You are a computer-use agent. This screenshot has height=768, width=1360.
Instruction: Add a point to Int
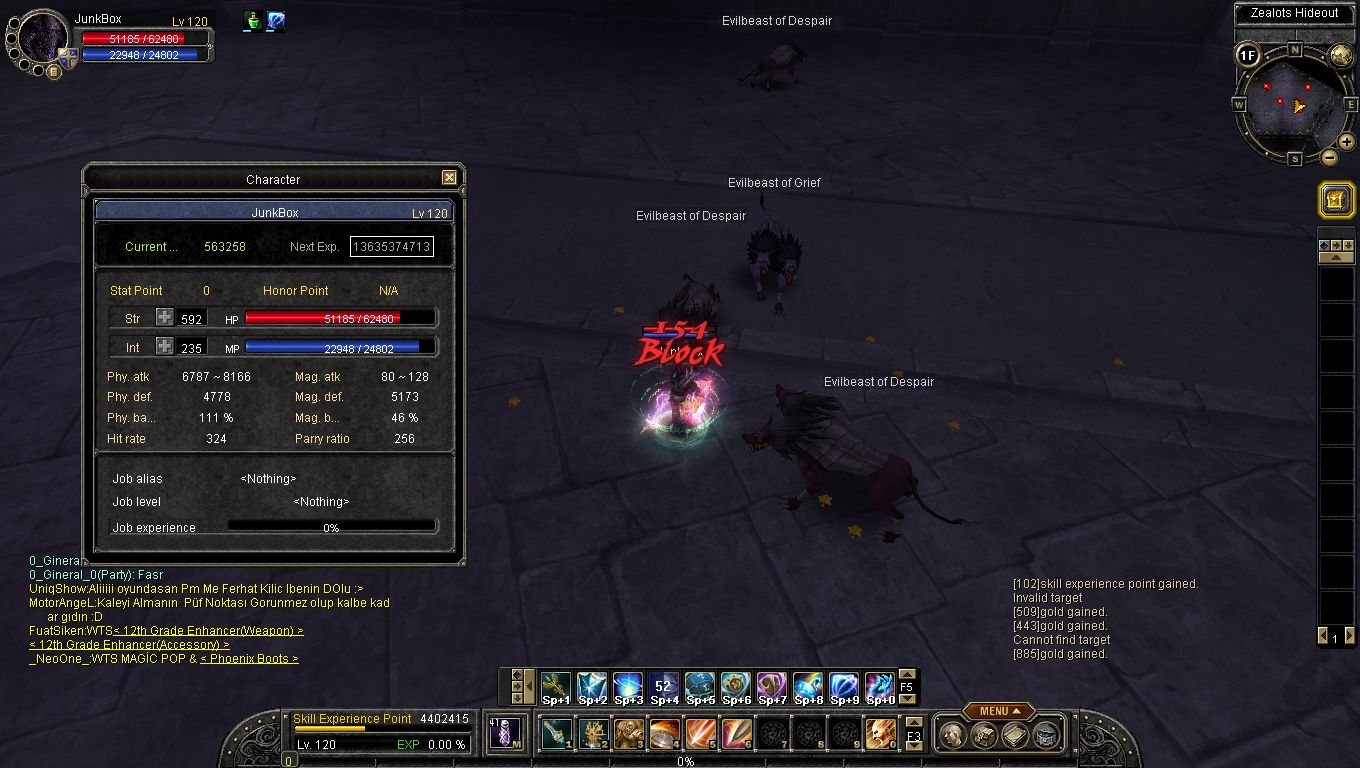coord(164,347)
